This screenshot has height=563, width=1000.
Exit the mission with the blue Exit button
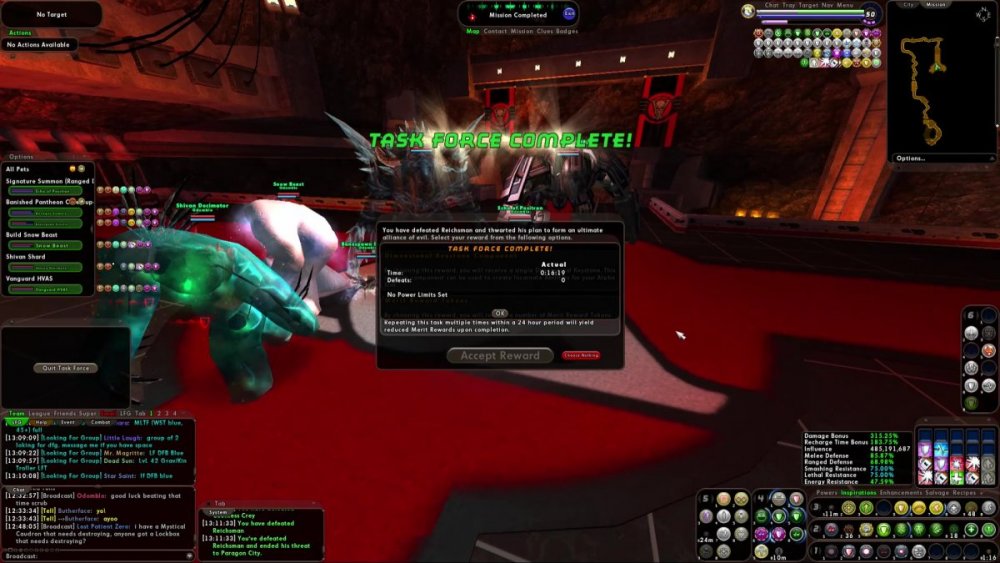[x=569, y=13]
